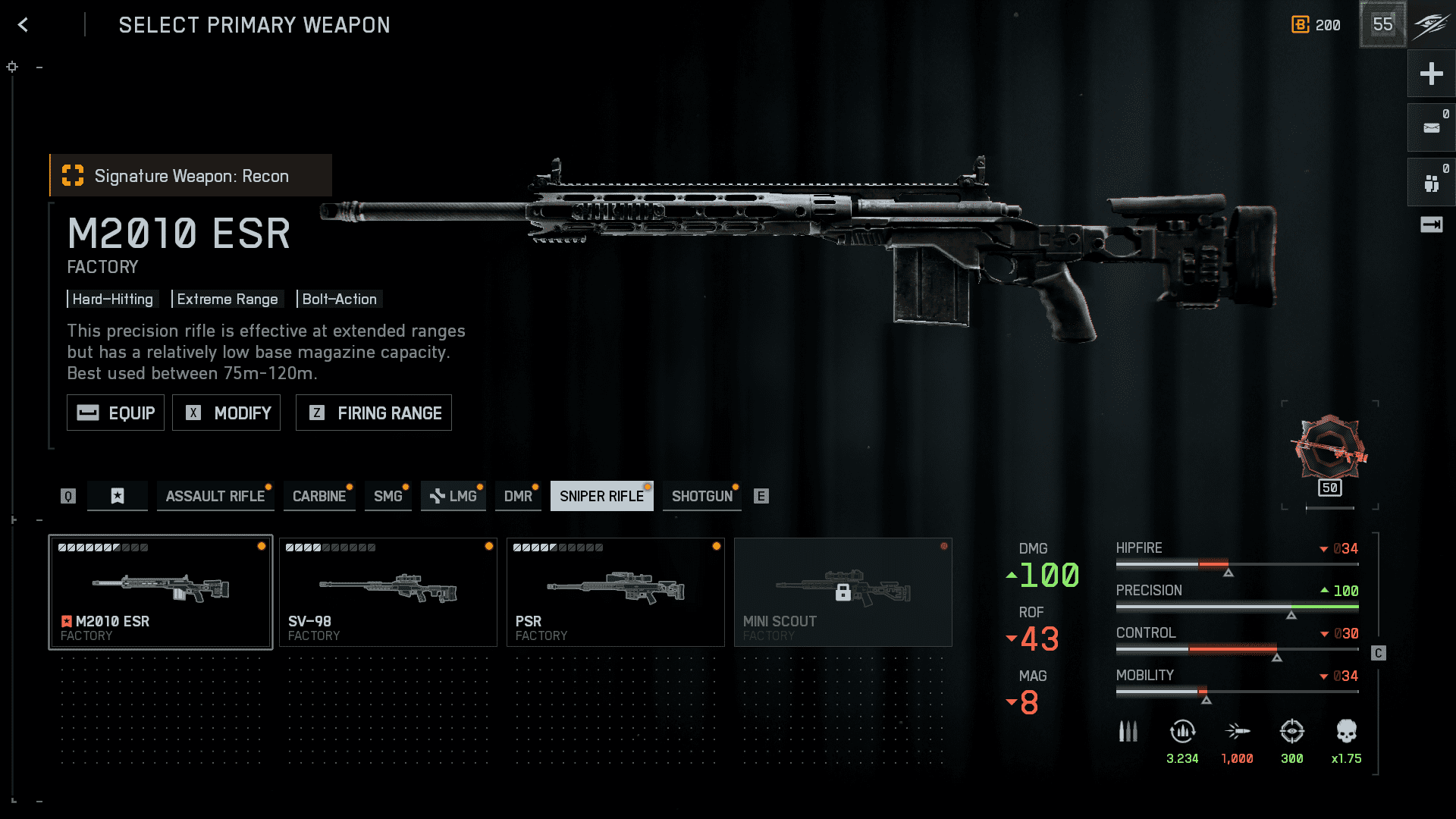
Task: View the Shotgun category
Action: pos(701,496)
